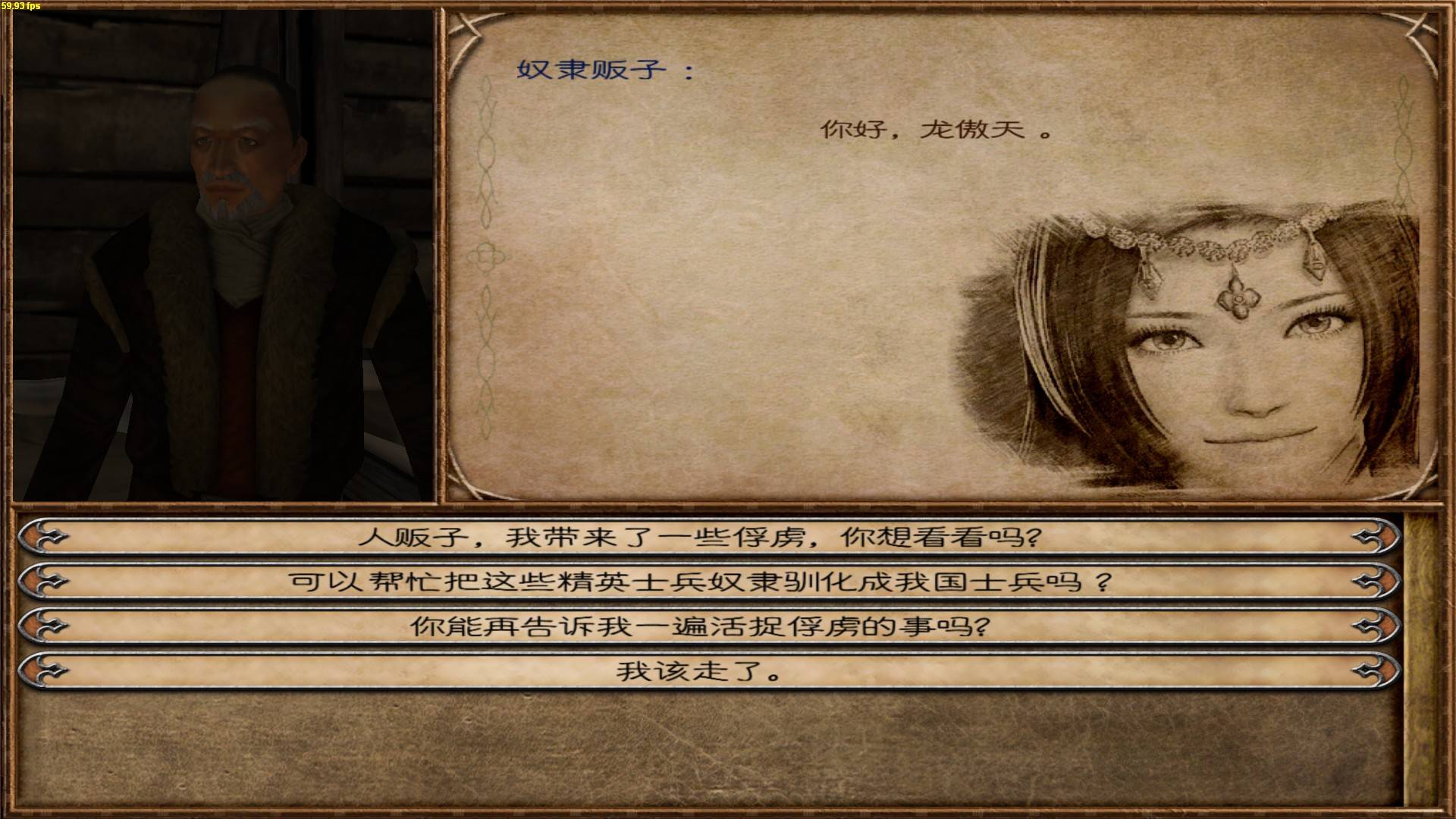Click the greeting text 你好，龙傲天

click(x=933, y=130)
